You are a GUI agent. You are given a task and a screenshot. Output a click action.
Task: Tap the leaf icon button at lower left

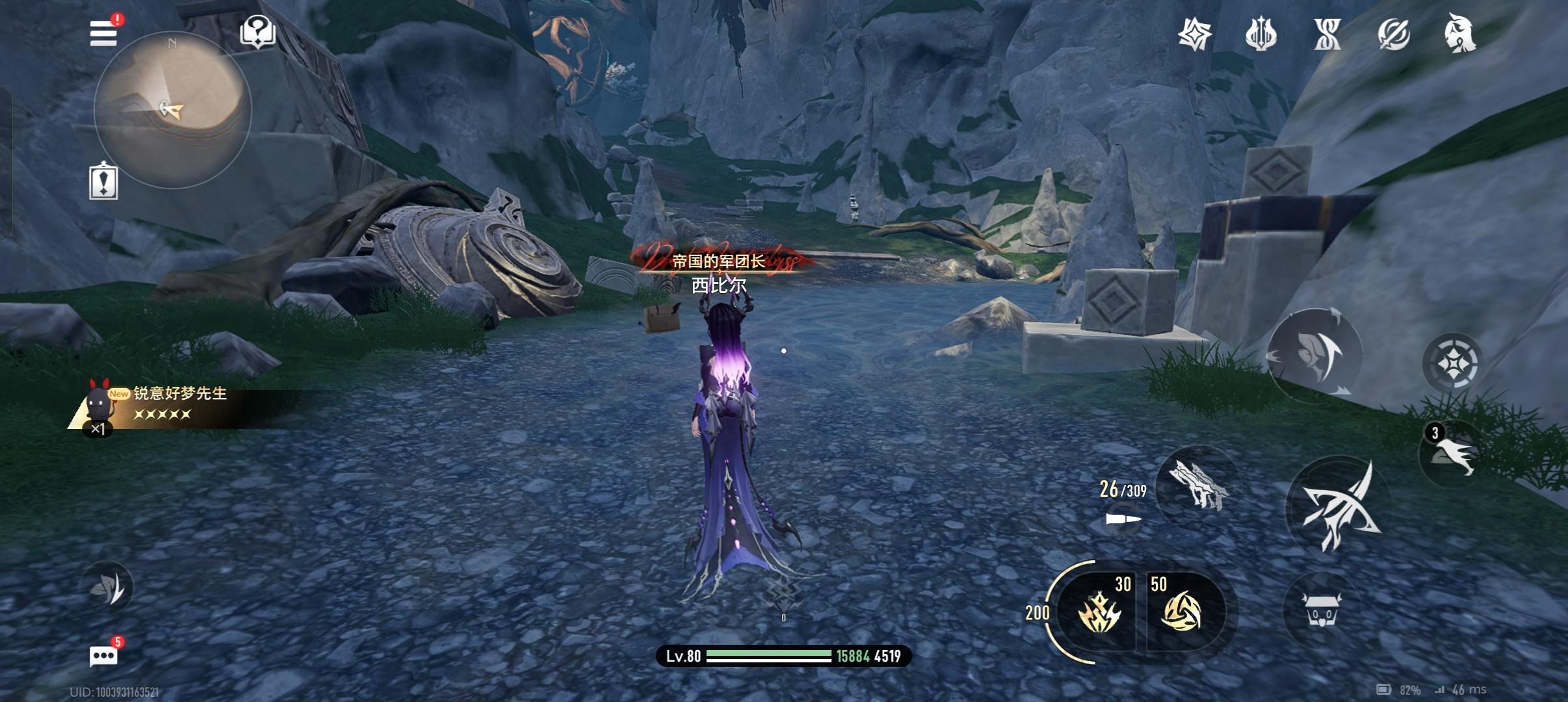107,588
